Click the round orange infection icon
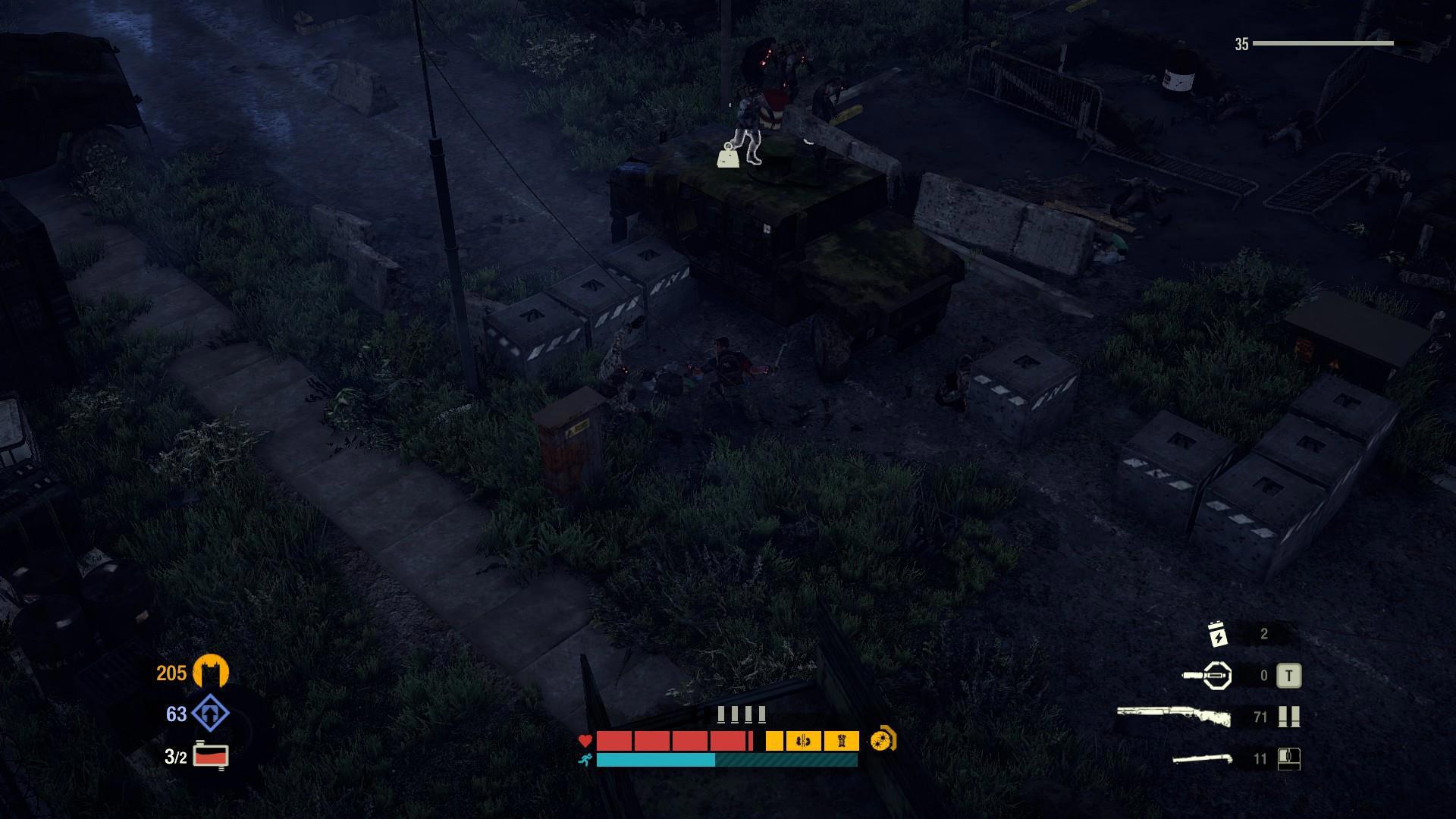 (883, 739)
